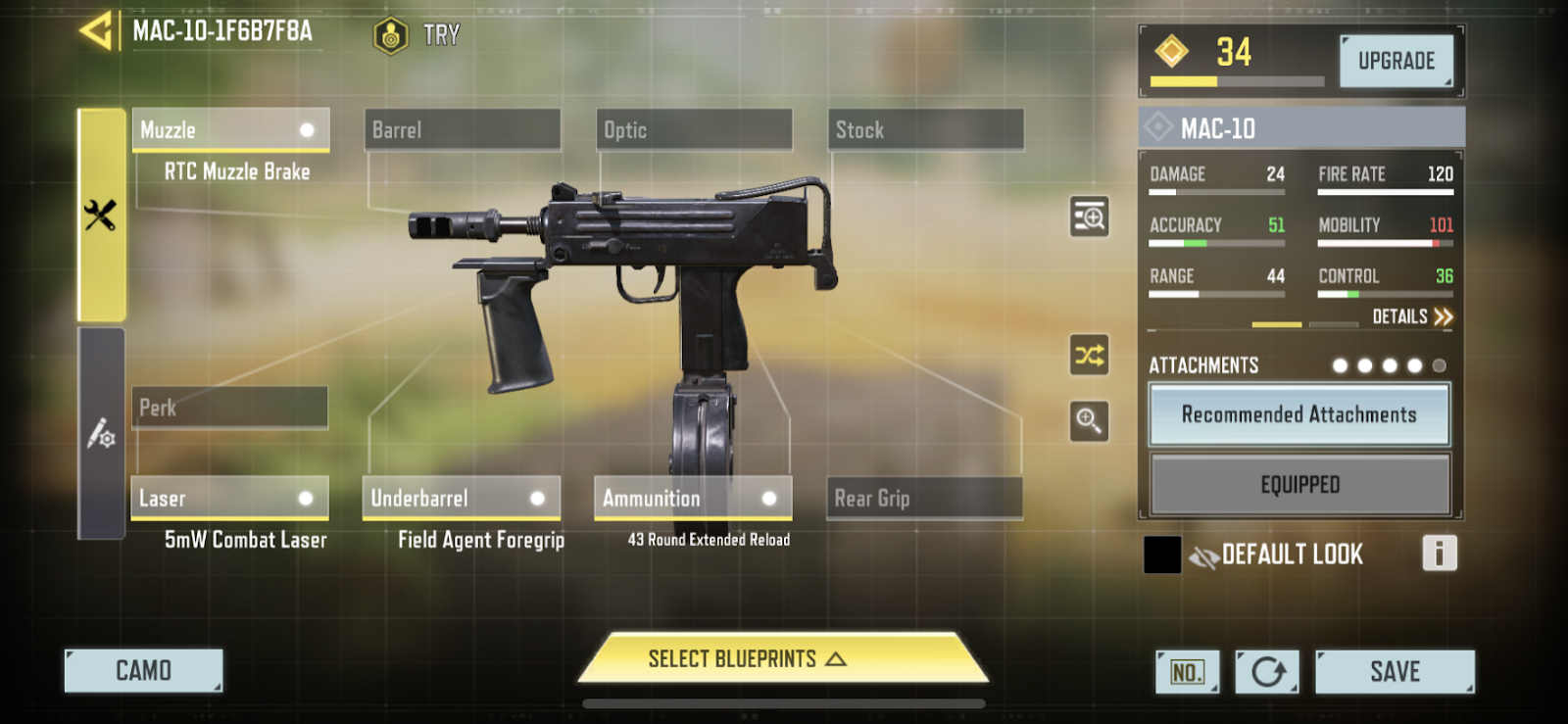Save the current loadout
The image size is (1568, 724).
pyautogui.click(x=1395, y=672)
